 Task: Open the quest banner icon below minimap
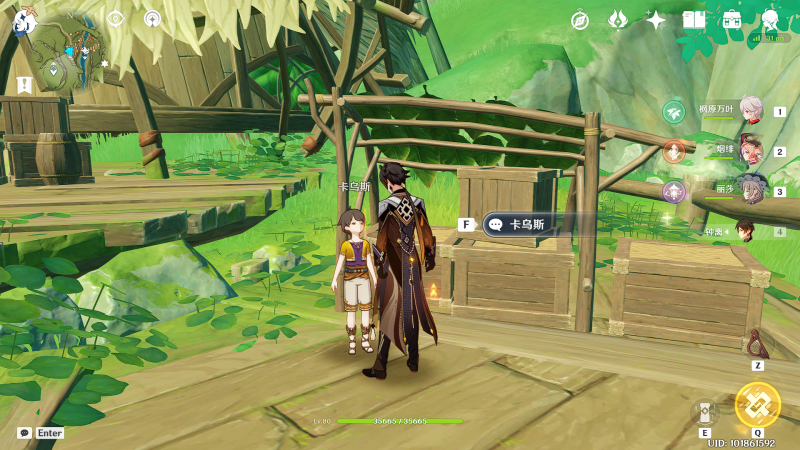(x=24, y=85)
